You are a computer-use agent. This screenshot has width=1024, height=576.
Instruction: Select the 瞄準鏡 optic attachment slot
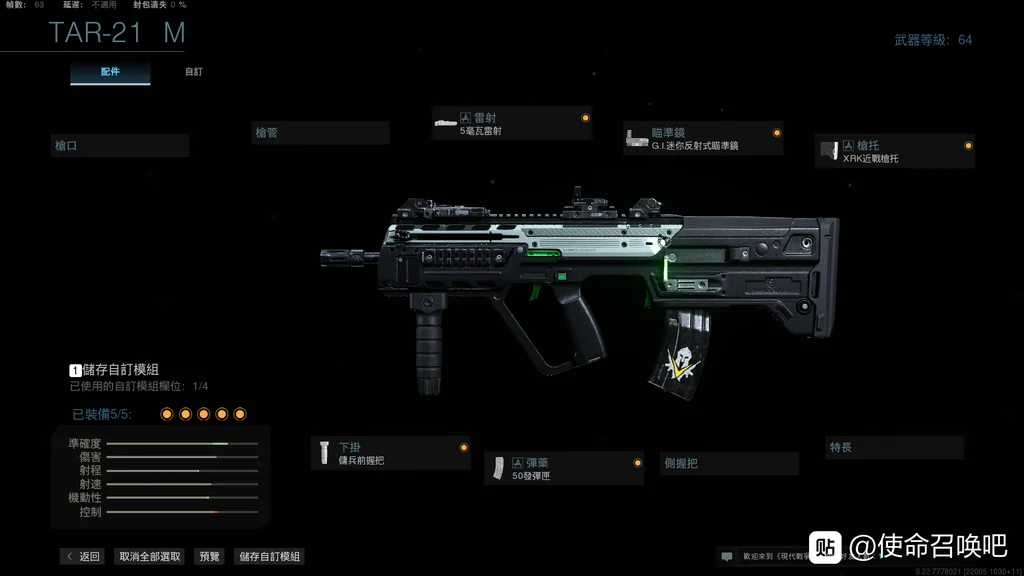click(702, 139)
